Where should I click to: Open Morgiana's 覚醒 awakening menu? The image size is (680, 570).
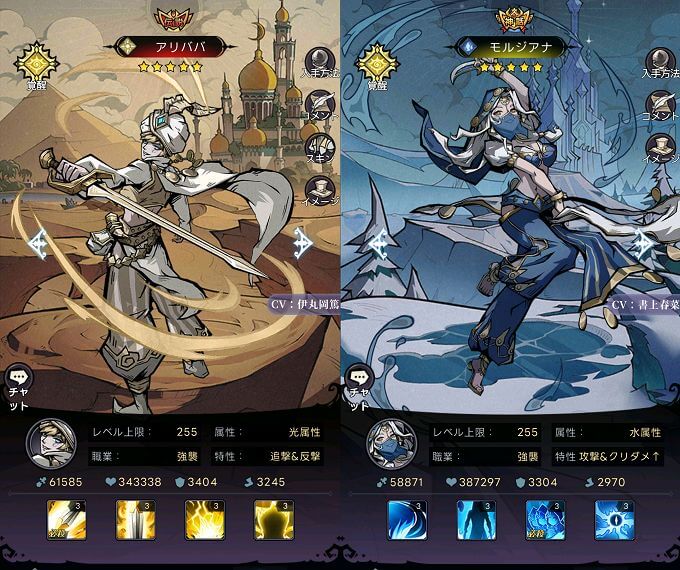click(377, 62)
